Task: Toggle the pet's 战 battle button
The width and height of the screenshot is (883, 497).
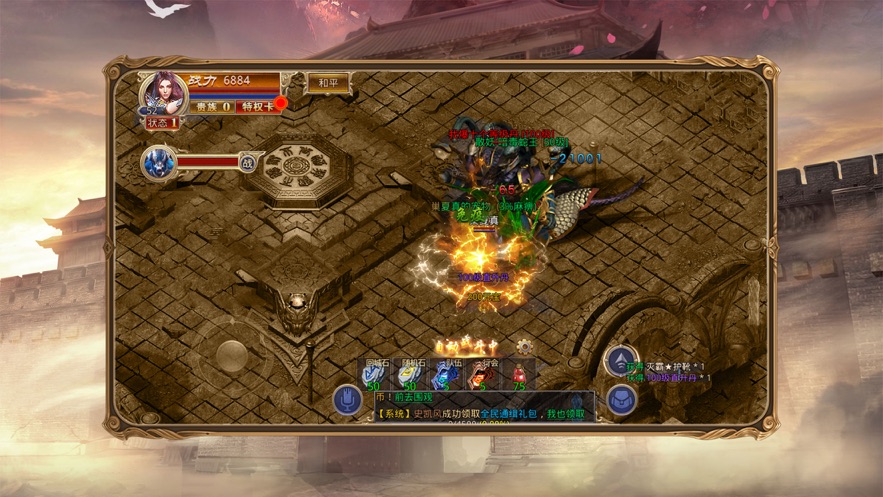Action: coord(247,162)
